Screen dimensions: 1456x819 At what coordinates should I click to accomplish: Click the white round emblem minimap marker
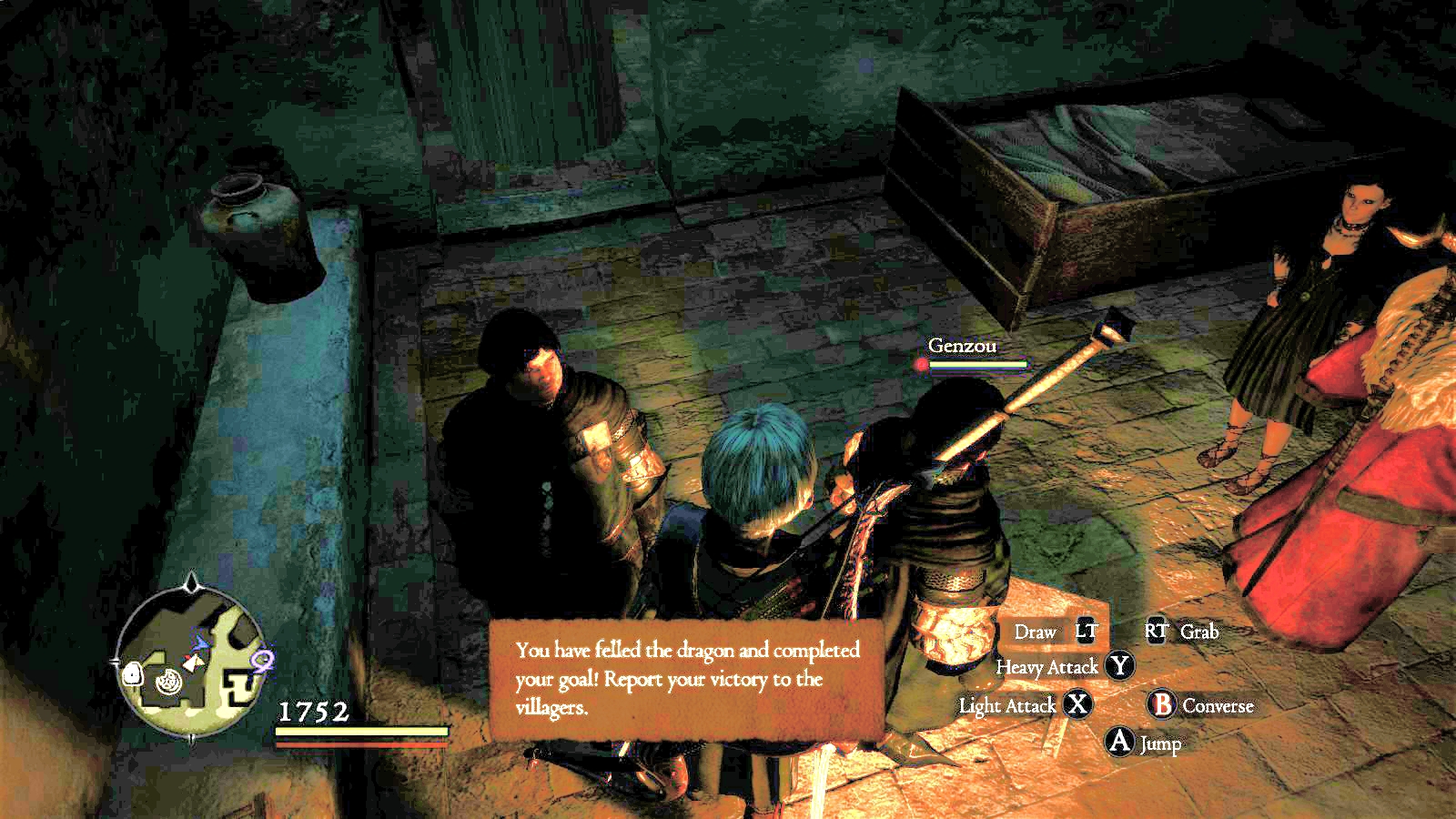click(168, 682)
